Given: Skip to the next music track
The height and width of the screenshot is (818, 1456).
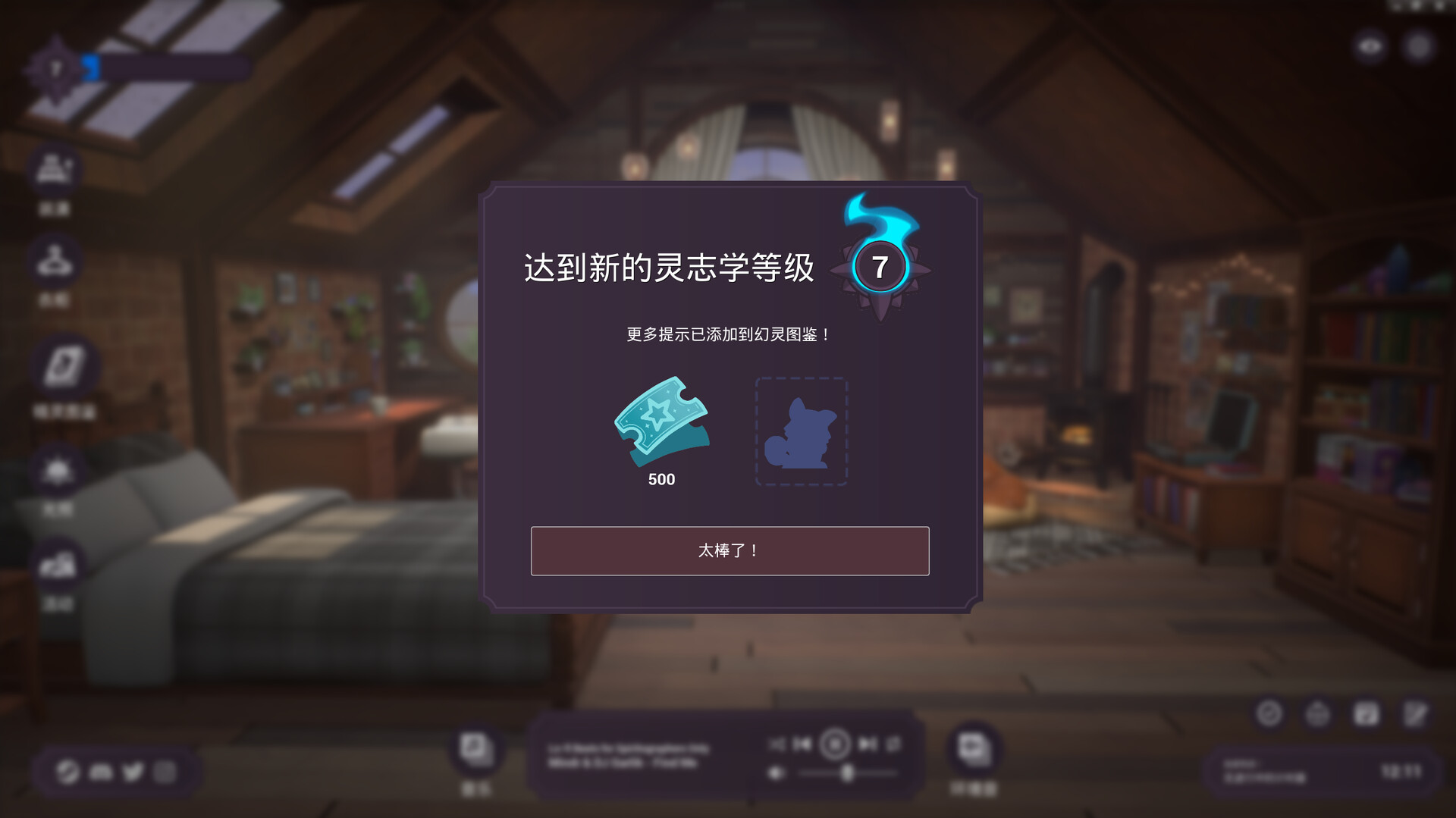Looking at the screenshot, I should pos(868,744).
